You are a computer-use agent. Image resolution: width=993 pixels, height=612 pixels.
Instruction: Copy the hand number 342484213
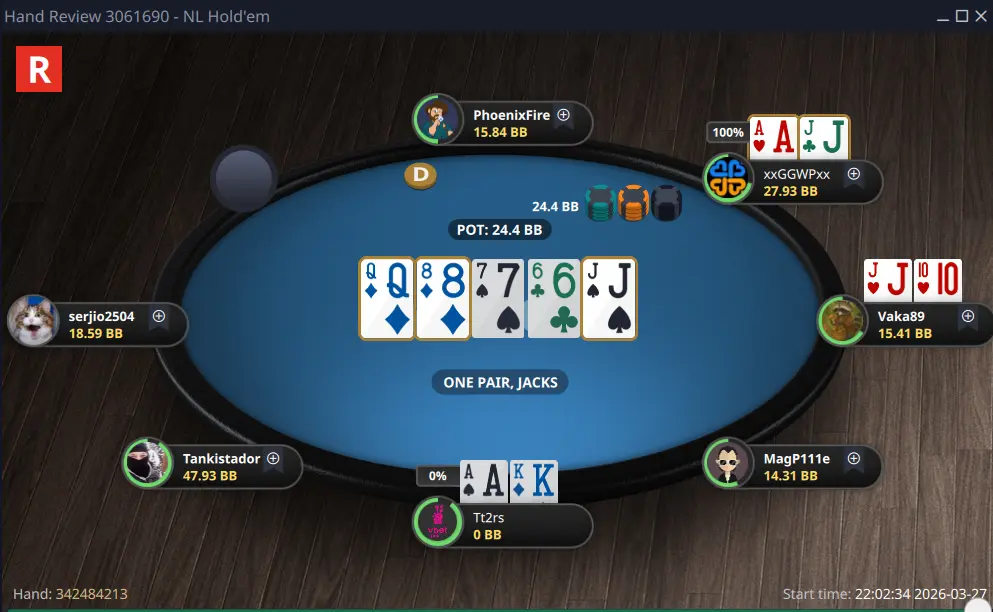click(91, 594)
